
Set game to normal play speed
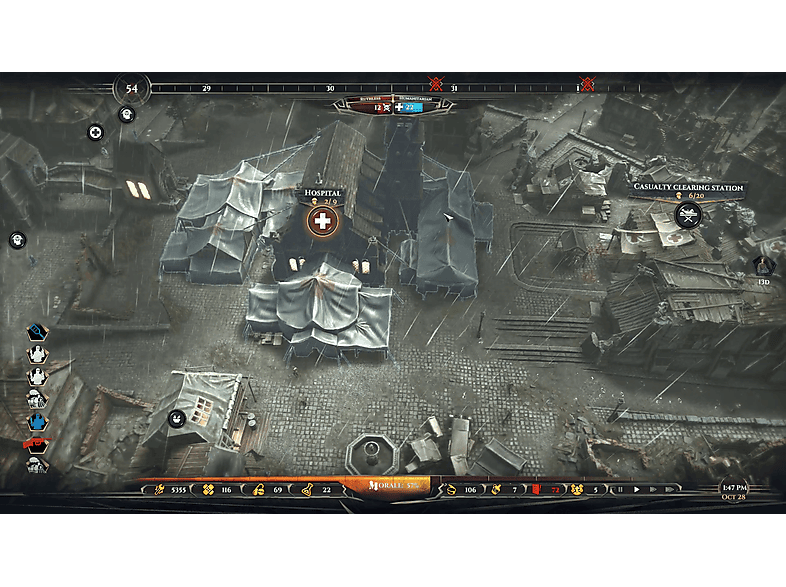pyautogui.click(x=636, y=490)
